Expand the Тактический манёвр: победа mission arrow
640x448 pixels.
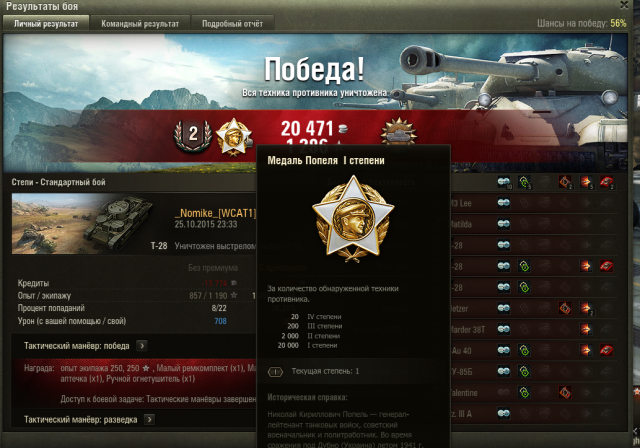142,346
